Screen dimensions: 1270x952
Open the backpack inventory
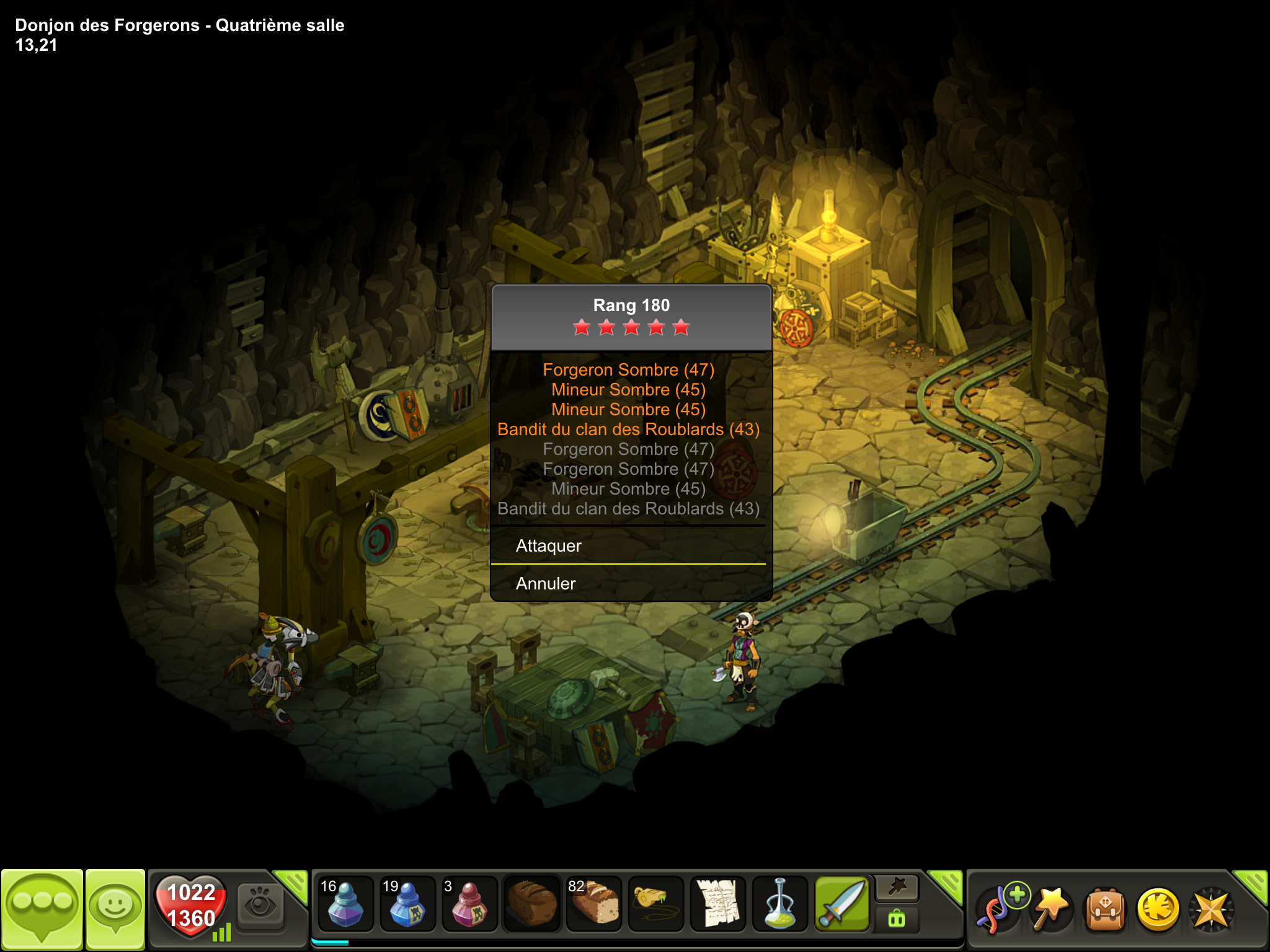[x=1104, y=910]
